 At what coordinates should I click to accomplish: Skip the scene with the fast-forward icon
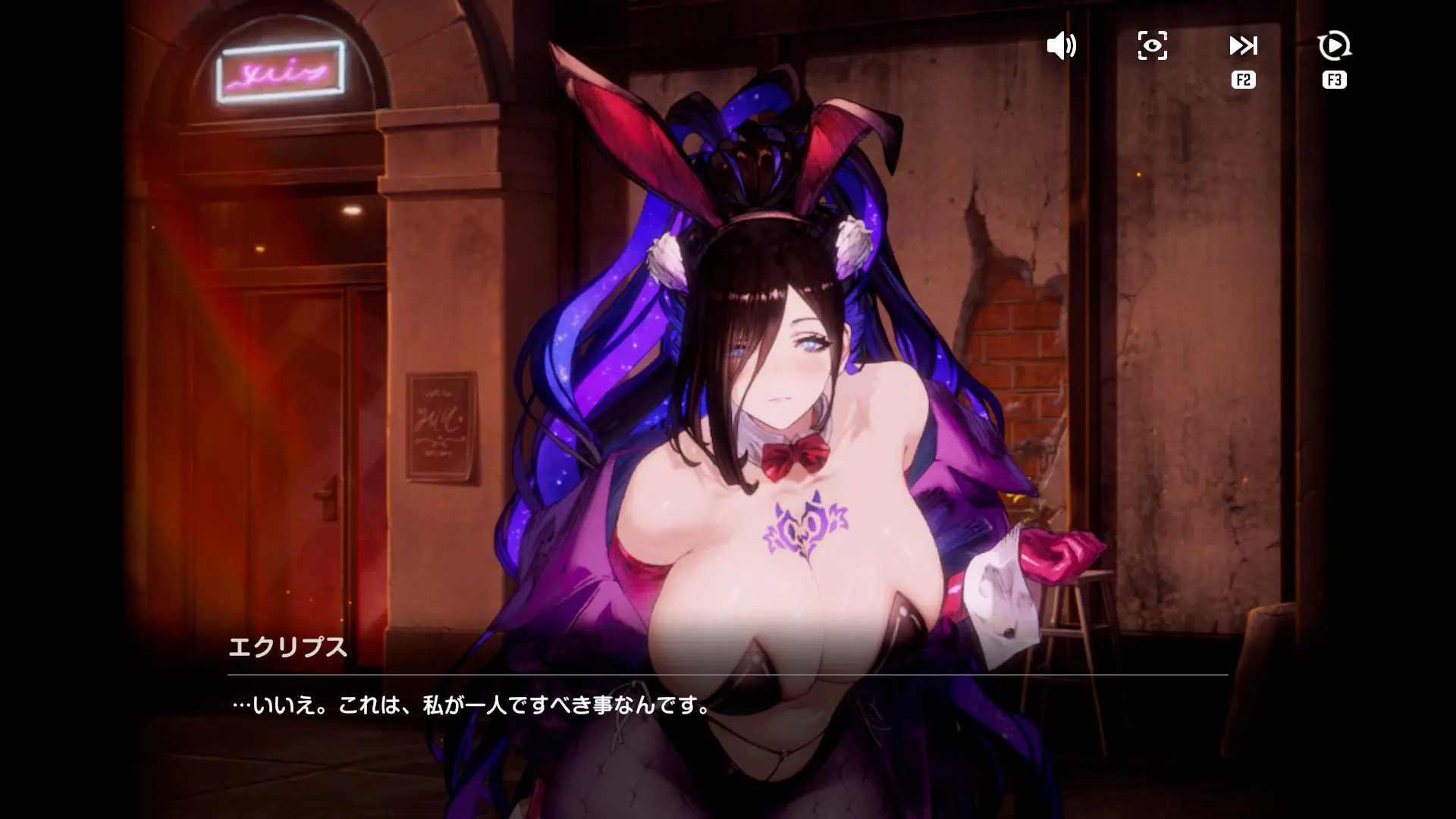(1243, 46)
